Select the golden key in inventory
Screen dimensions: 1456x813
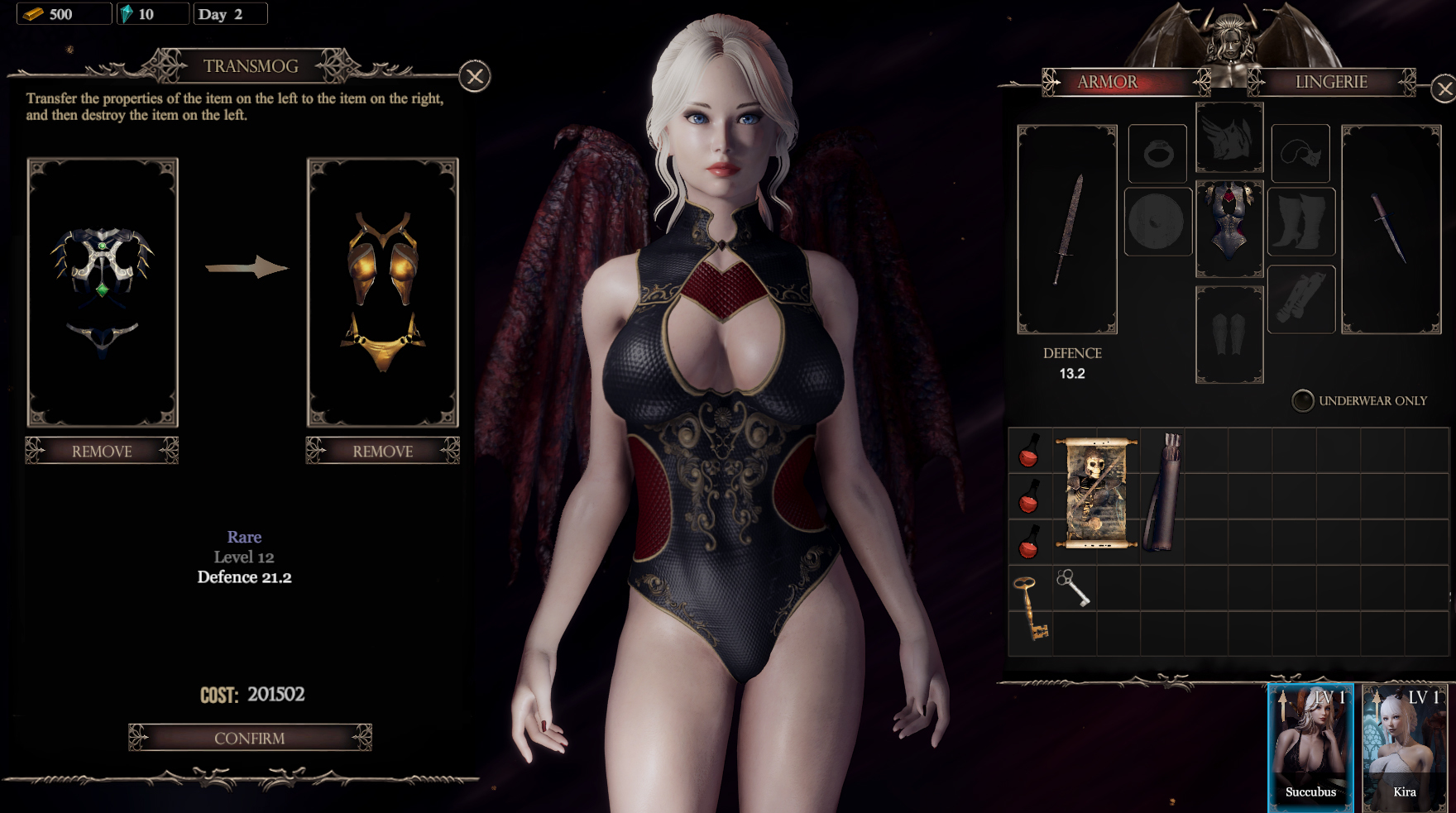tap(1030, 608)
